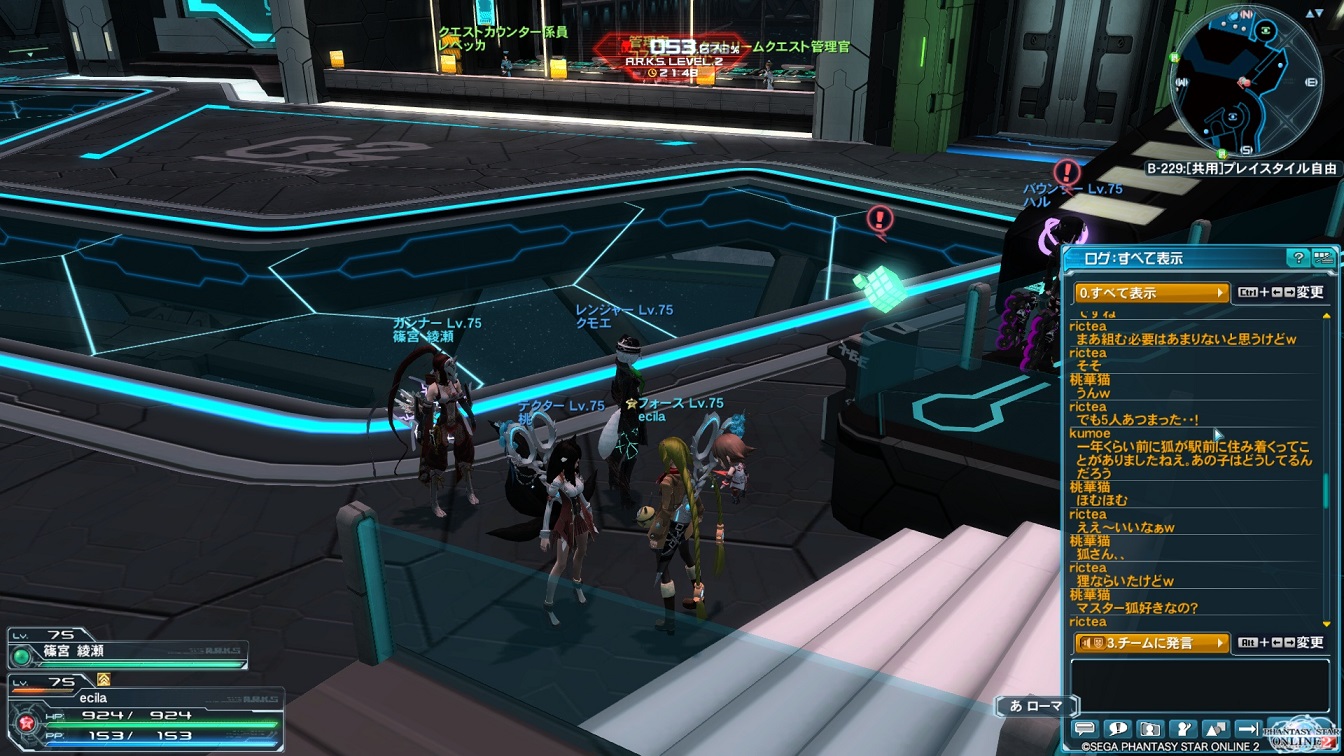This screenshot has height=756, width=1344.
Task: Open the waving figure emote icon
Action: 1184,730
